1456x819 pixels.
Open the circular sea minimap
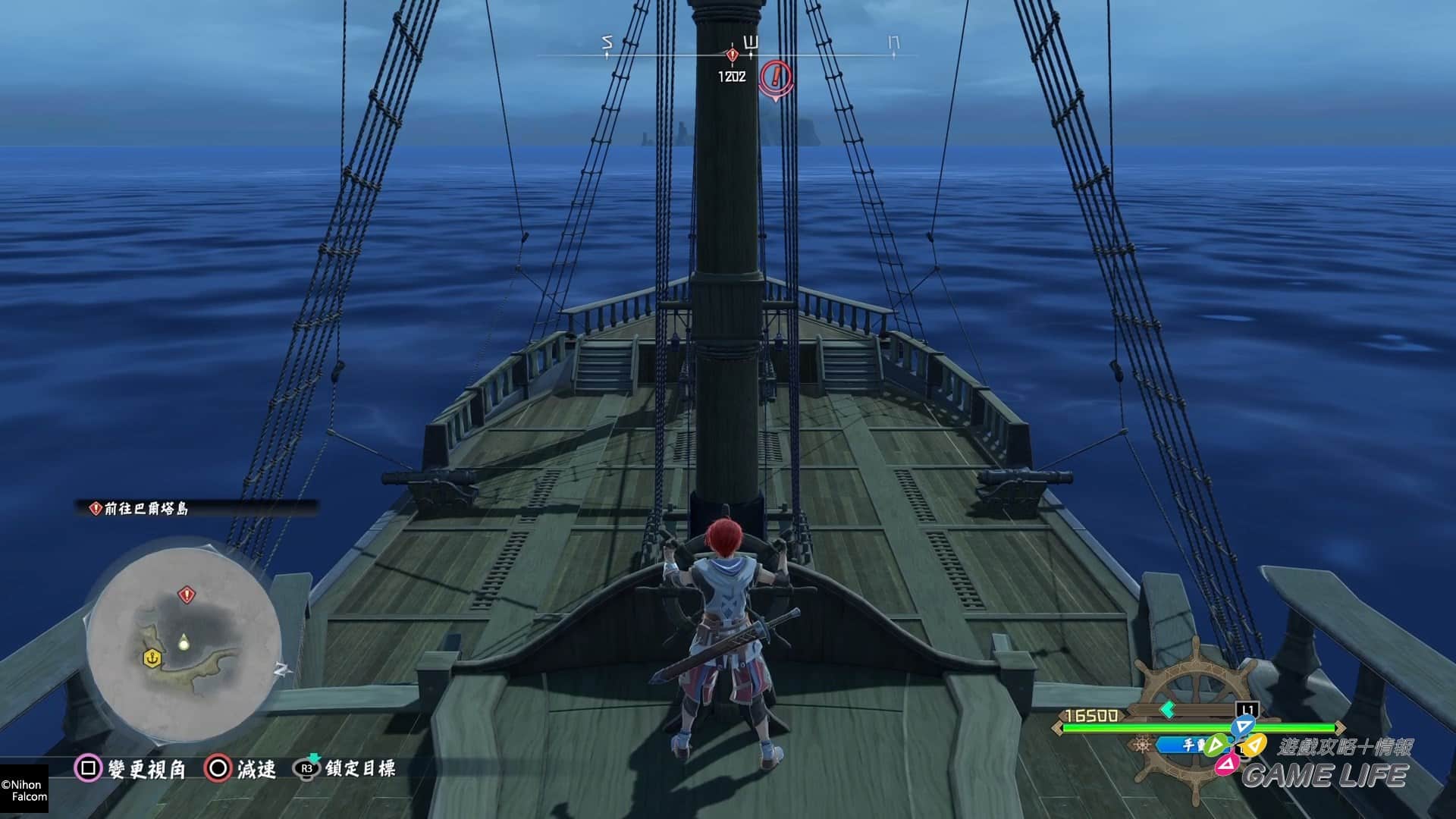click(184, 642)
